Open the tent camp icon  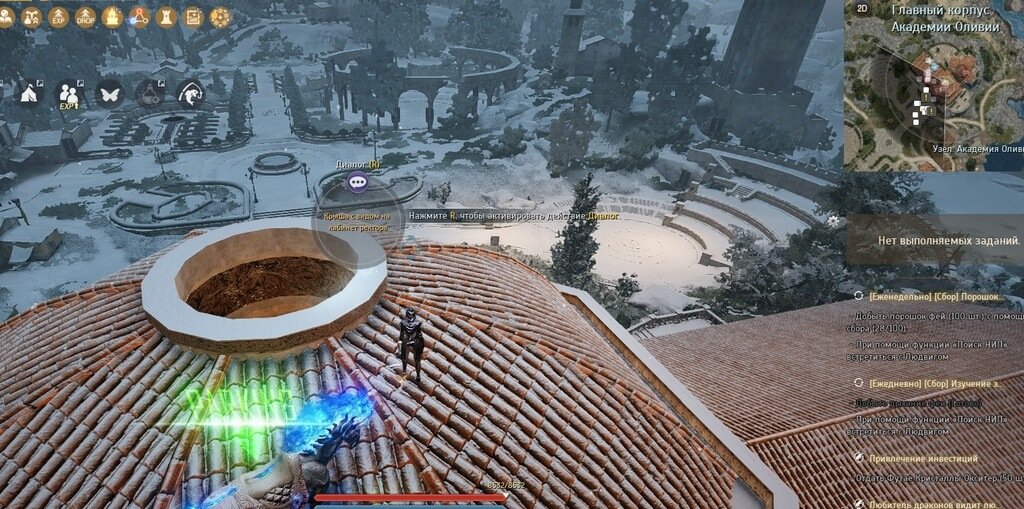point(29,94)
